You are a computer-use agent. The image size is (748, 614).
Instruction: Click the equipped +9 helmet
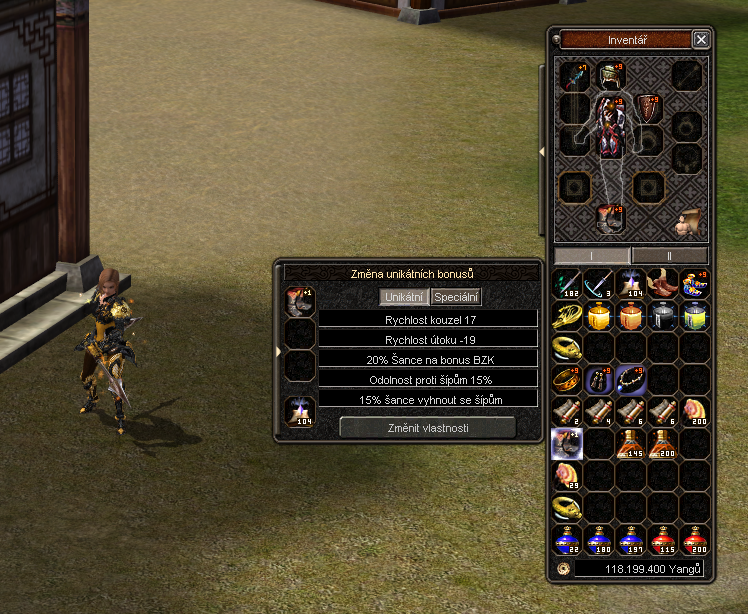coord(610,75)
